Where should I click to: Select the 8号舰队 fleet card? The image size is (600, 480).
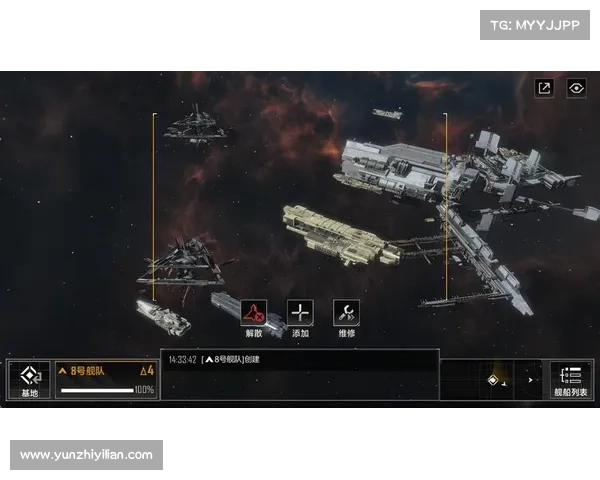106,379
